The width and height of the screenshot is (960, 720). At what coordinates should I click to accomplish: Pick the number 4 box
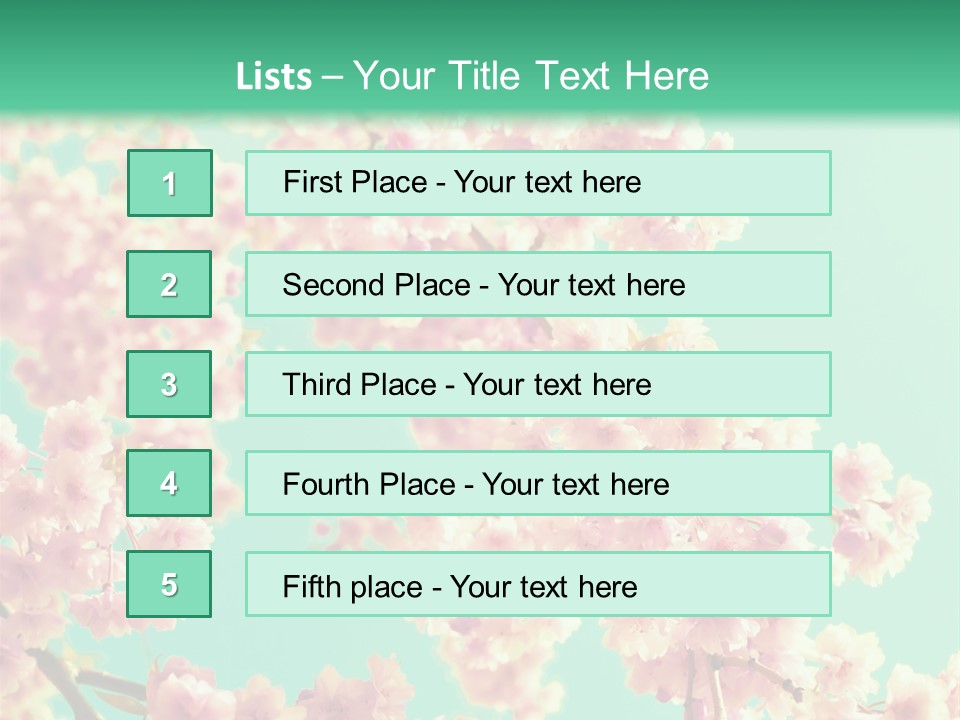[169, 484]
